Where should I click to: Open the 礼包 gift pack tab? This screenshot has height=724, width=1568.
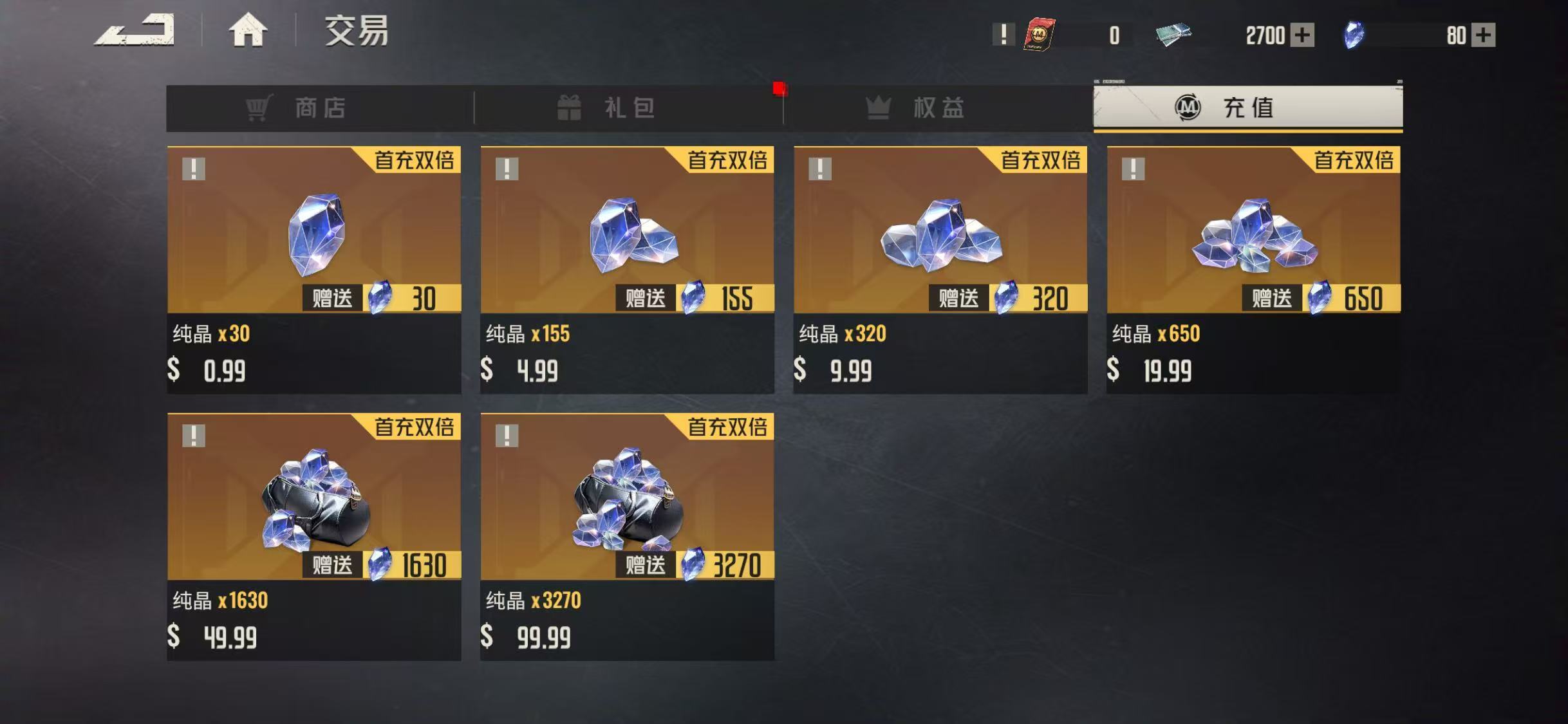pyautogui.click(x=628, y=108)
